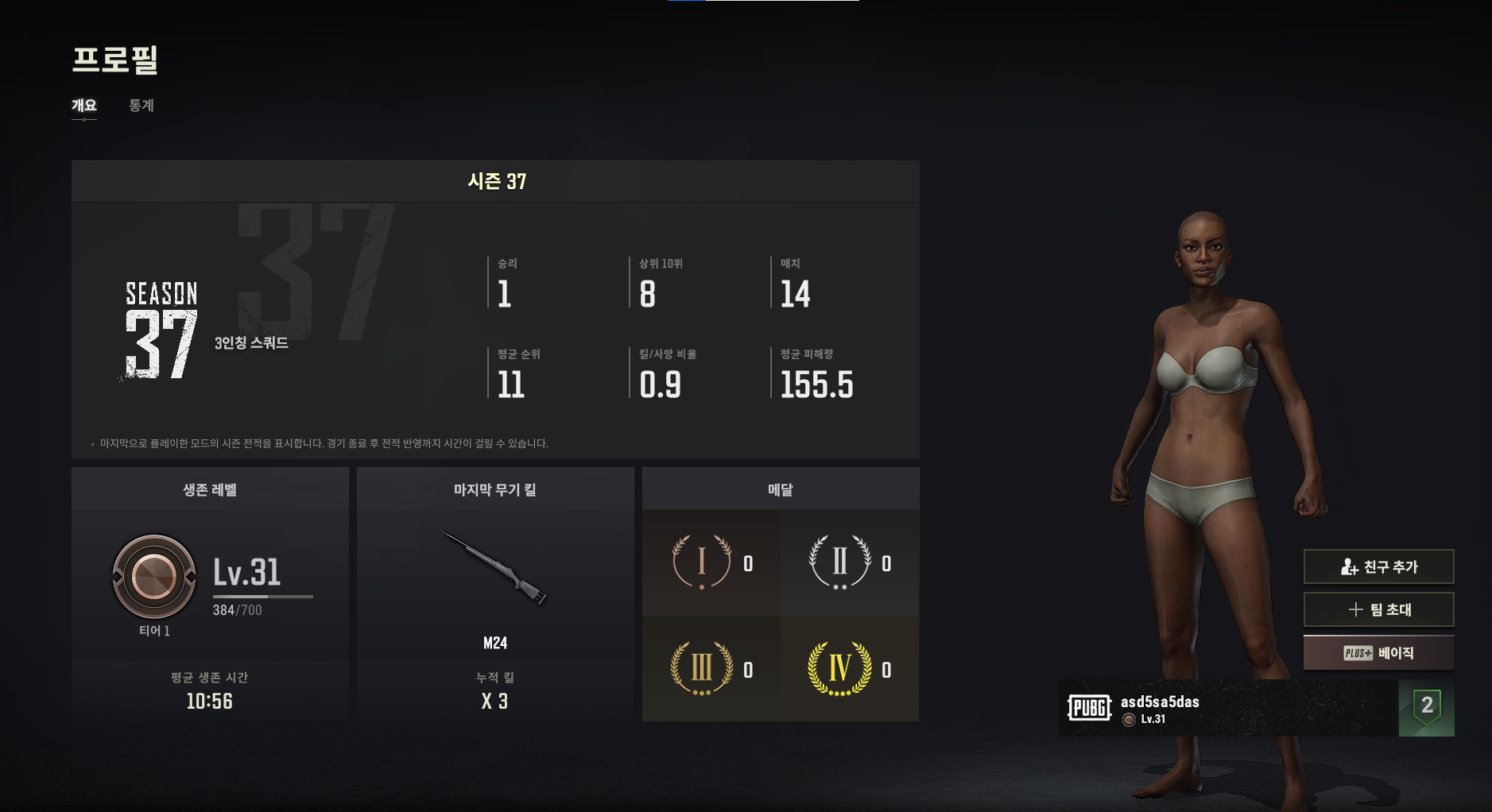Choose the medal III laurel icon
The height and width of the screenshot is (812, 1492).
click(x=701, y=669)
